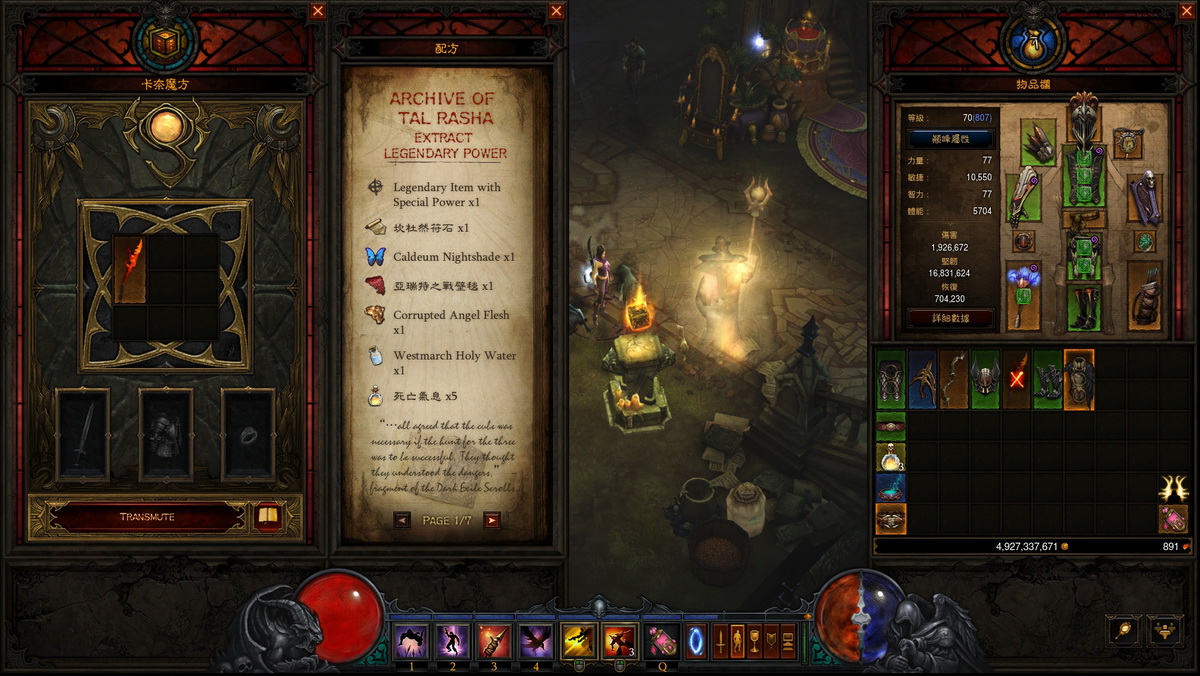Open the extracted weapon power slot
The height and width of the screenshot is (676, 1200).
point(83,435)
